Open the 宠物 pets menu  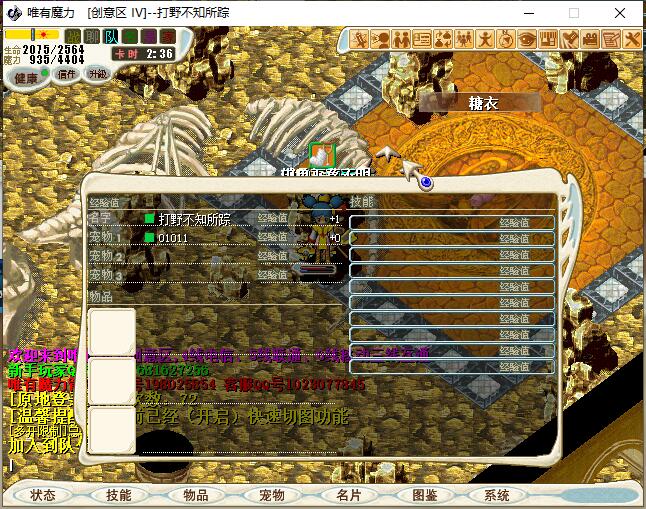coord(272,495)
